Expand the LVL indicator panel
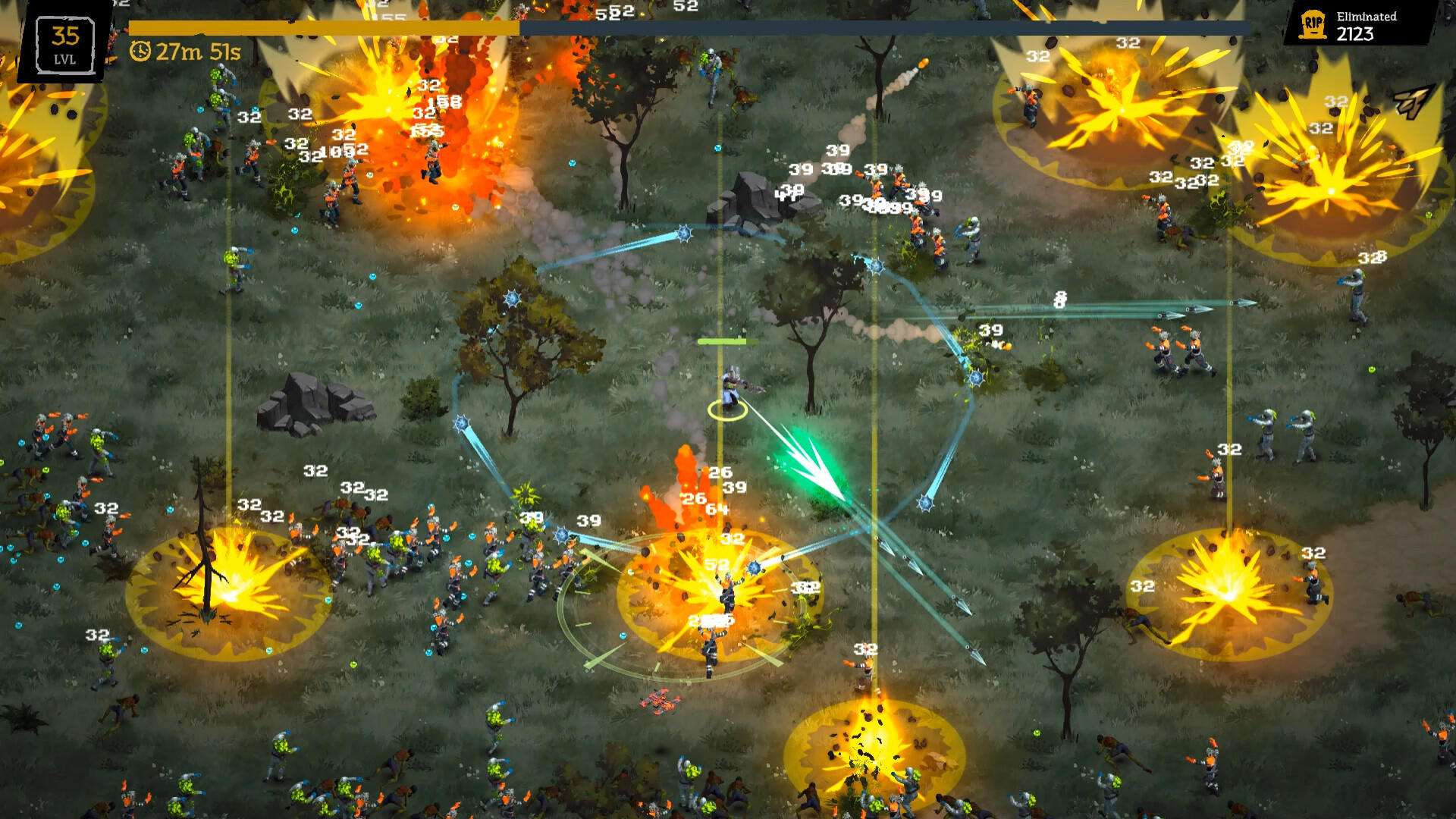The width and height of the screenshot is (1456, 819). click(x=65, y=45)
